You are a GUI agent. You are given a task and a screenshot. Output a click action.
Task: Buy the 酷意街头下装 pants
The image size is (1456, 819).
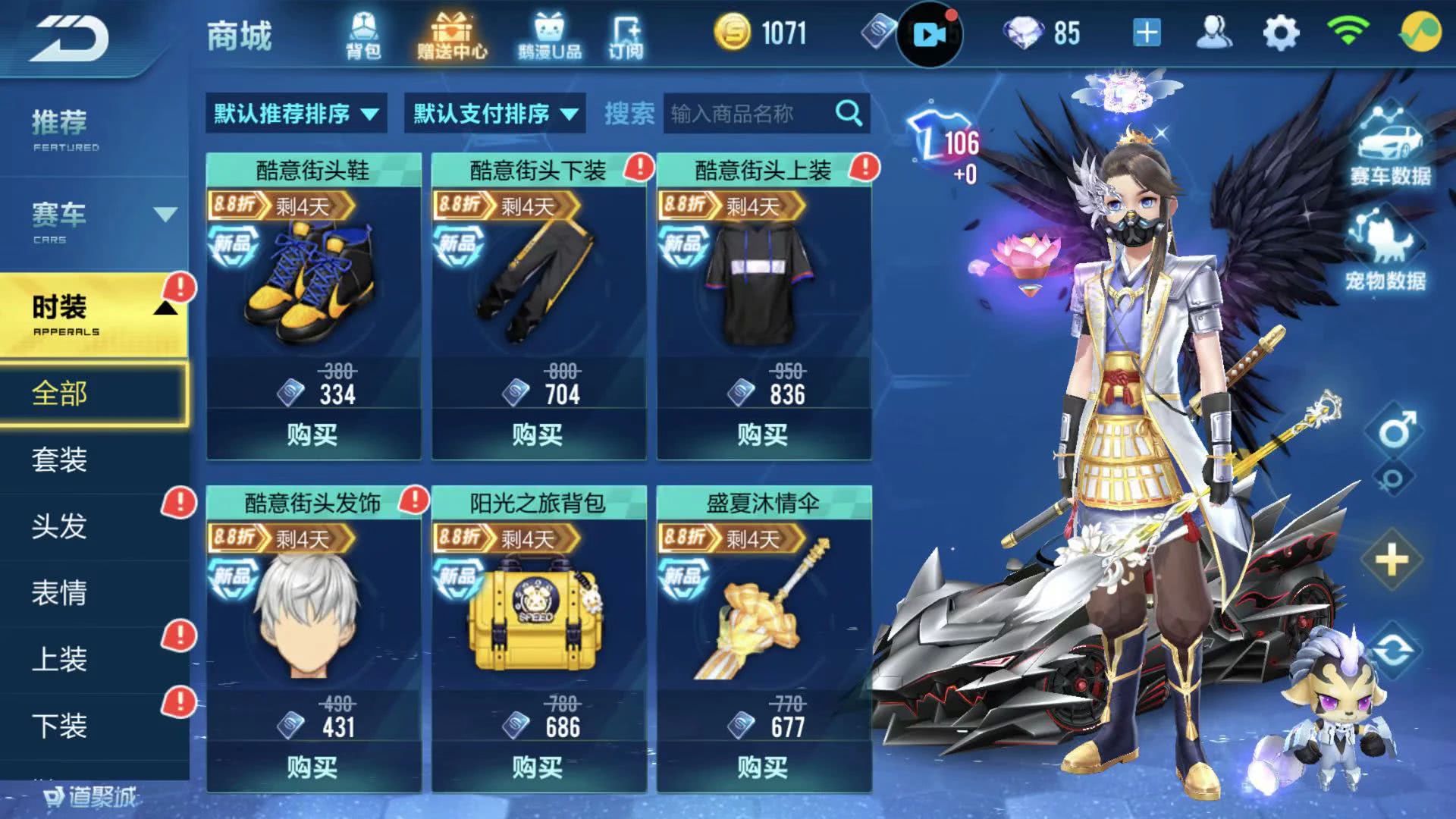[538, 435]
